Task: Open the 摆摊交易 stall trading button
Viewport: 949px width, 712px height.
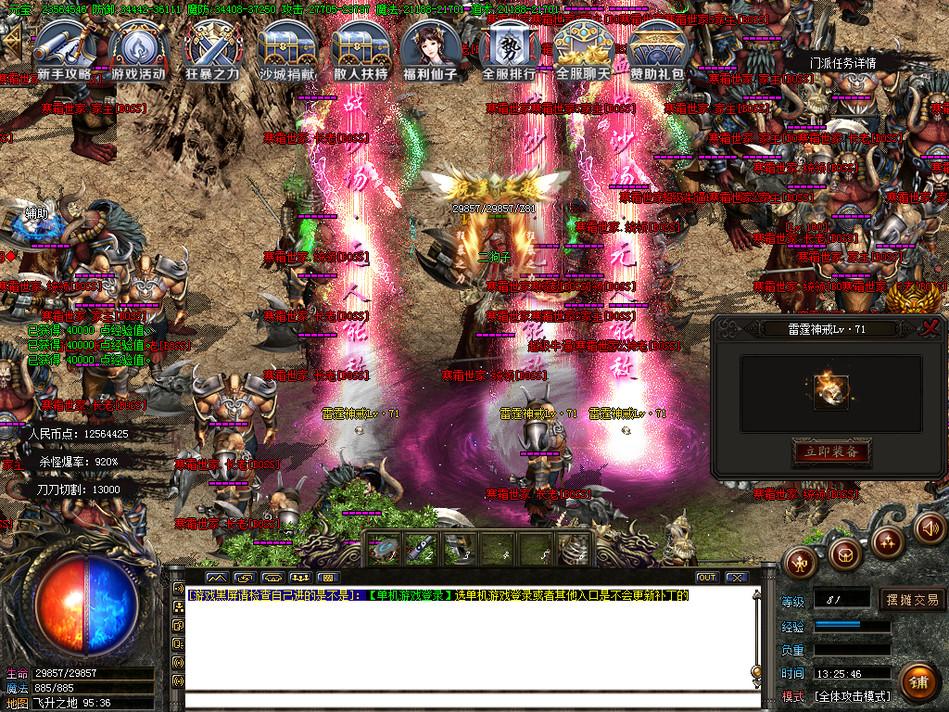Action: tap(911, 600)
